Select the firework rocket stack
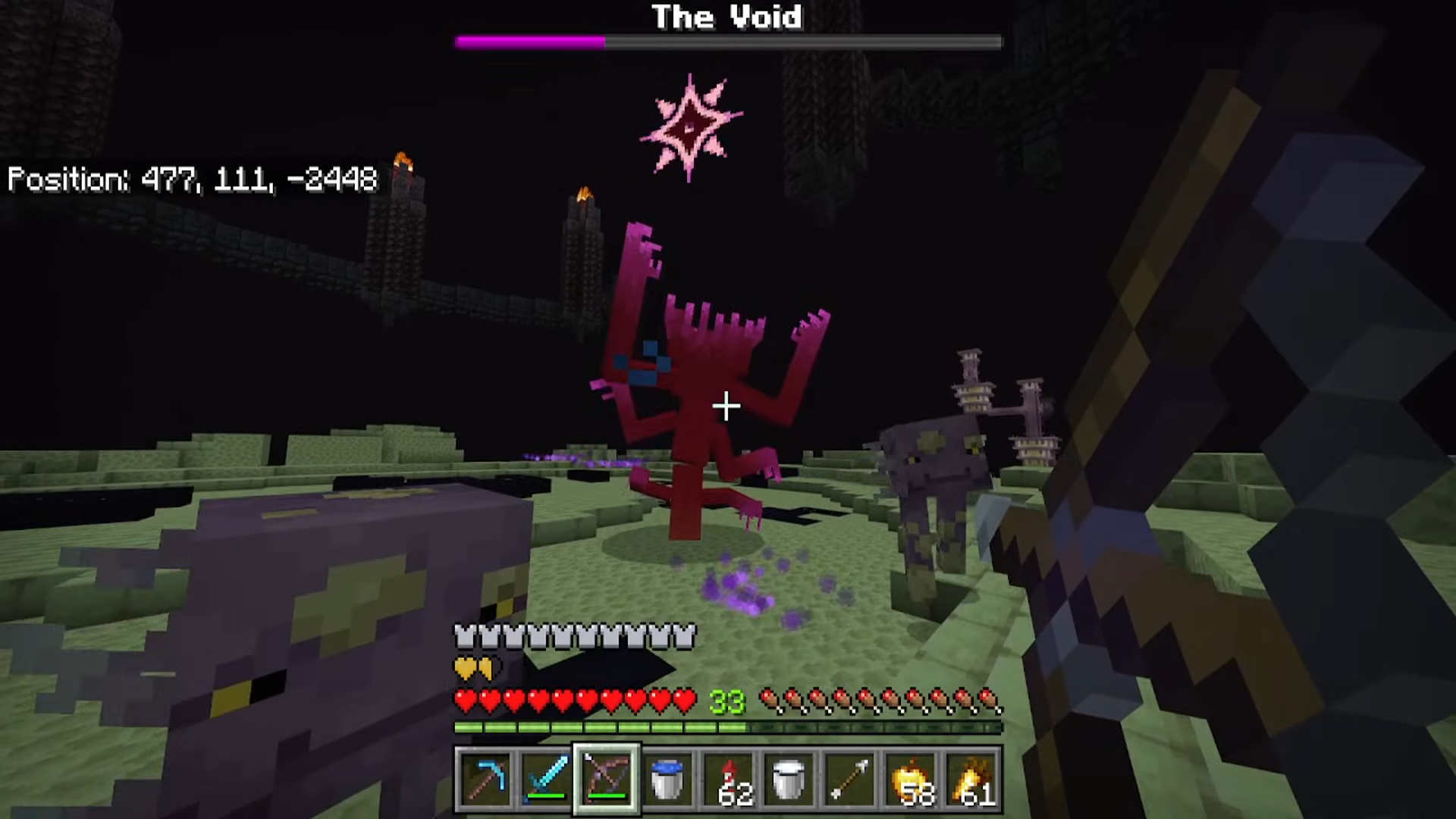Viewport: 1456px width, 819px height. click(x=728, y=779)
